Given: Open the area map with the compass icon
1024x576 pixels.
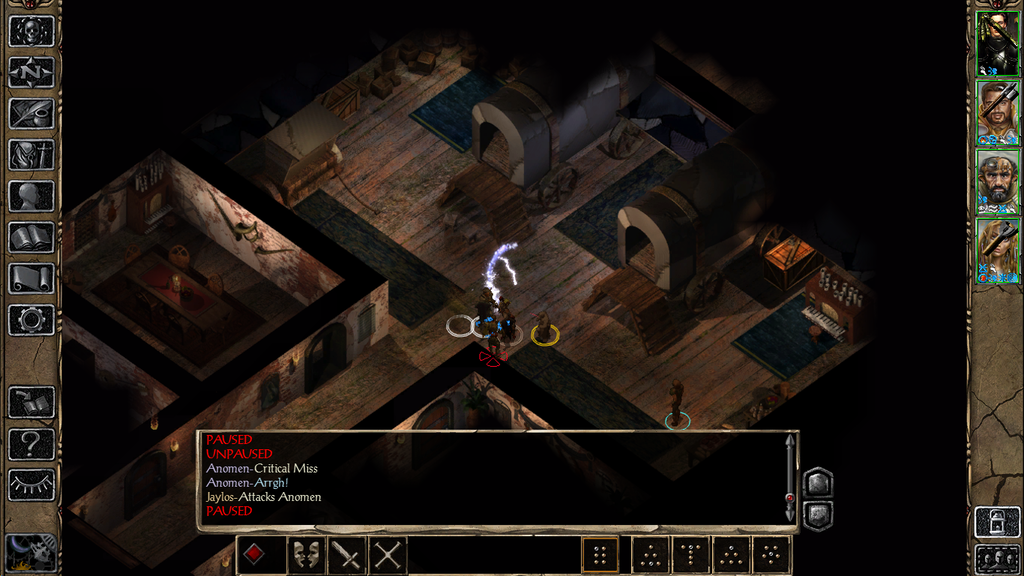Looking at the screenshot, I should [31, 72].
